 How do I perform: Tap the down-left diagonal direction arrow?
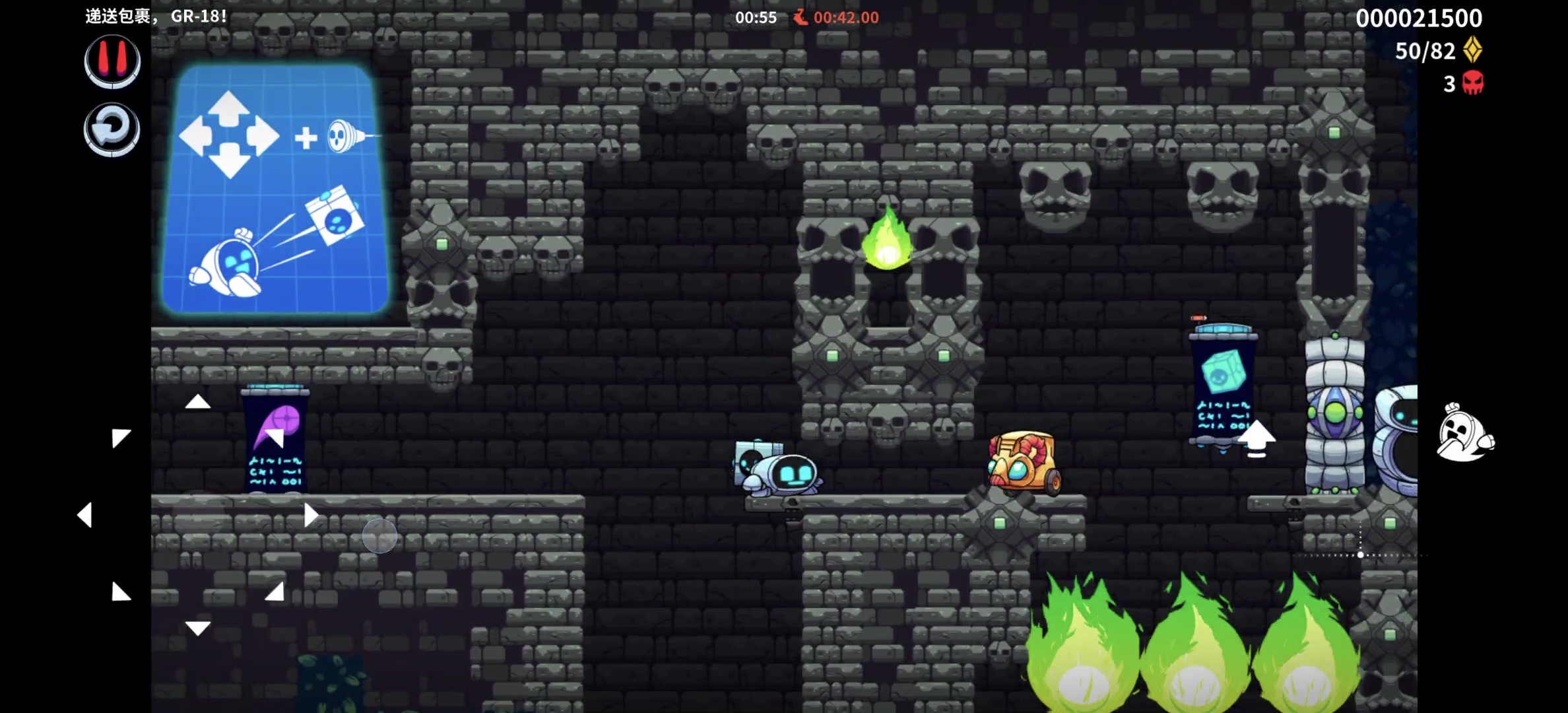point(121,592)
